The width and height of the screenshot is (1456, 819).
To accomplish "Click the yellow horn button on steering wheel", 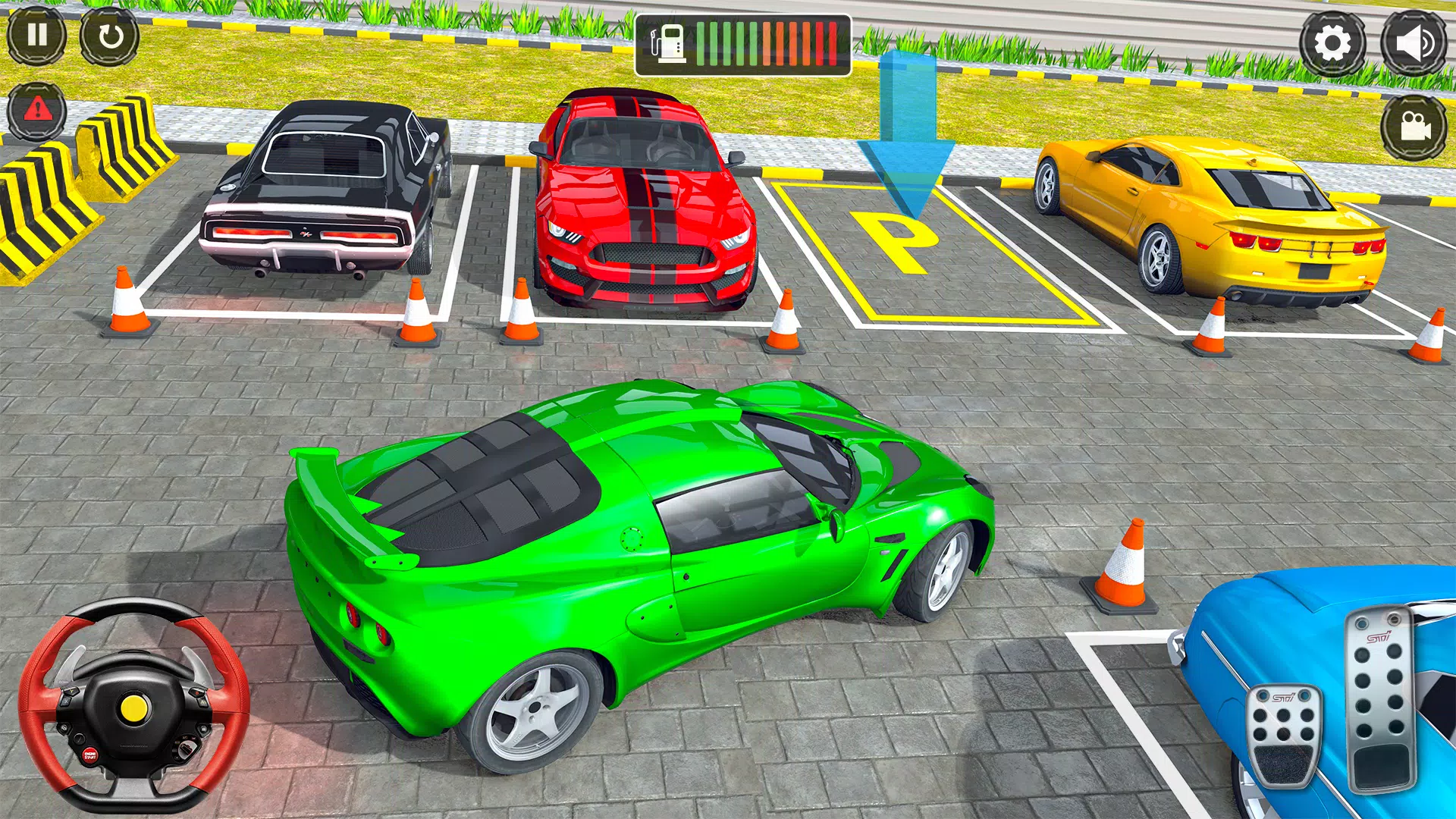I will click(x=135, y=708).
